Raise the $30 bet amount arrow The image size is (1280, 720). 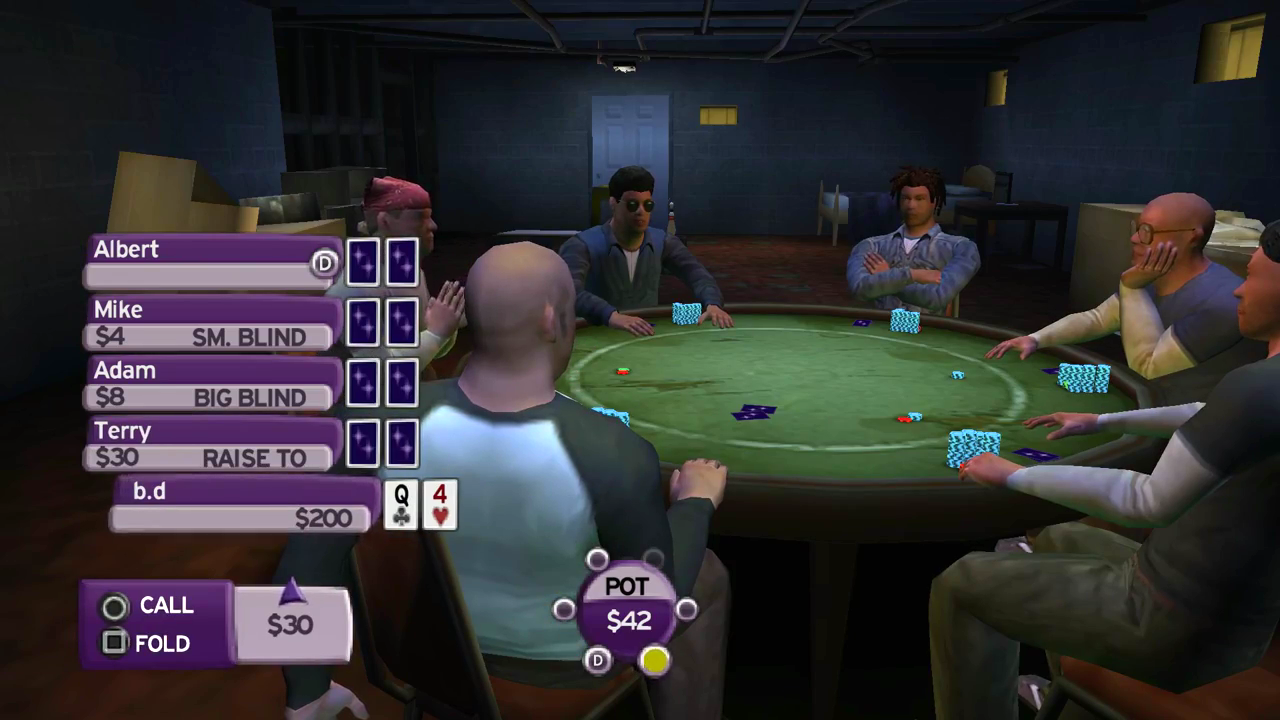click(292, 593)
